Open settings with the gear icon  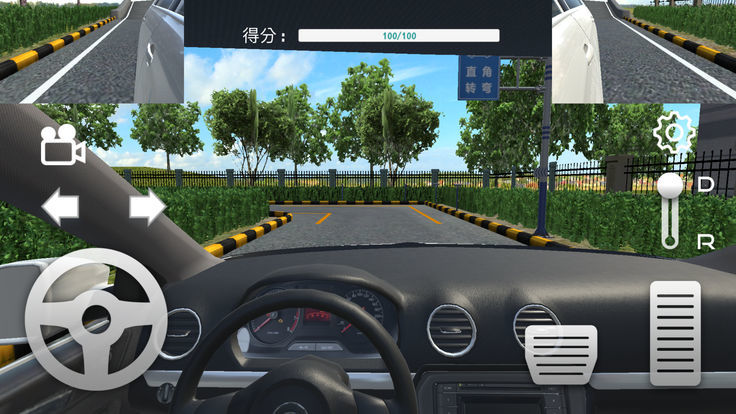pyautogui.click(x=674, y=133)
